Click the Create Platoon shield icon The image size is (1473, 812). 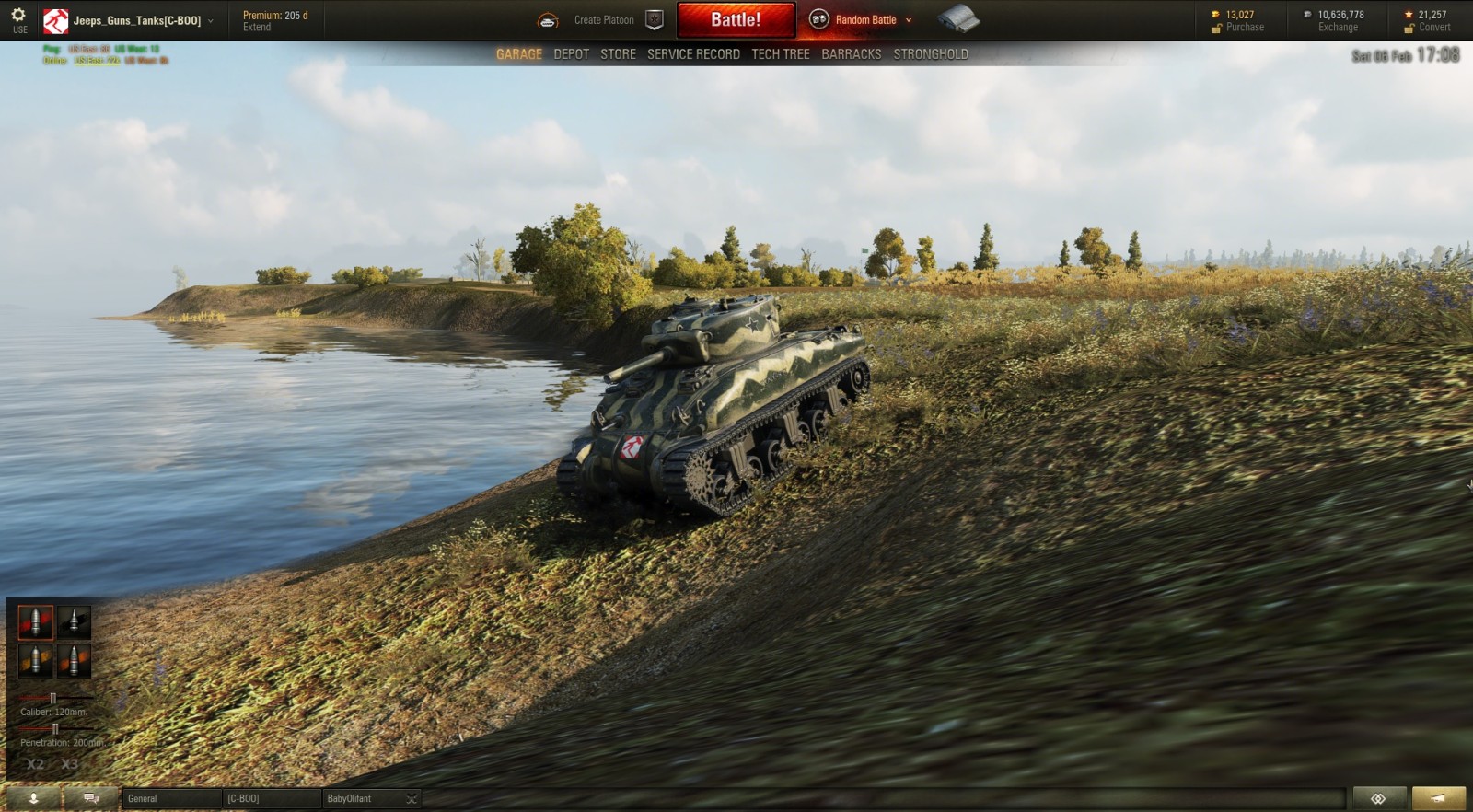click(x=654, y=18)
